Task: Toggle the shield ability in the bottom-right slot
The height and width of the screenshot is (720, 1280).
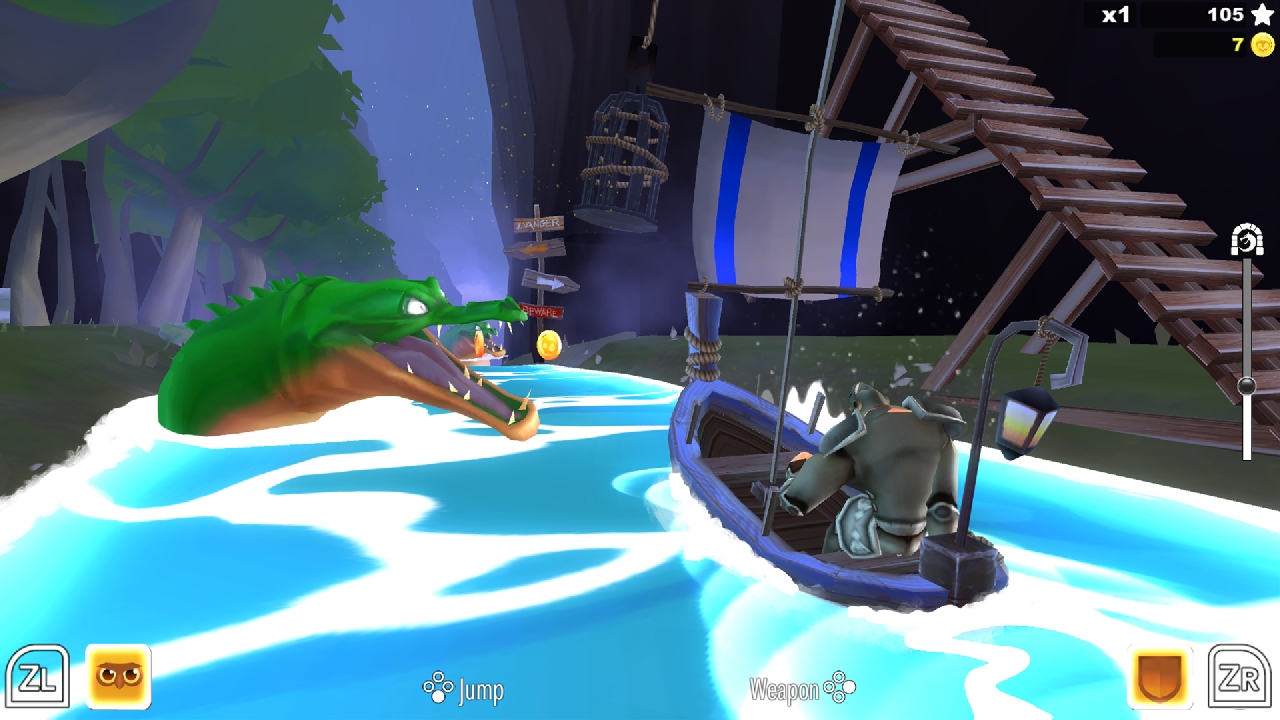Action: (x=1158, y=676)
